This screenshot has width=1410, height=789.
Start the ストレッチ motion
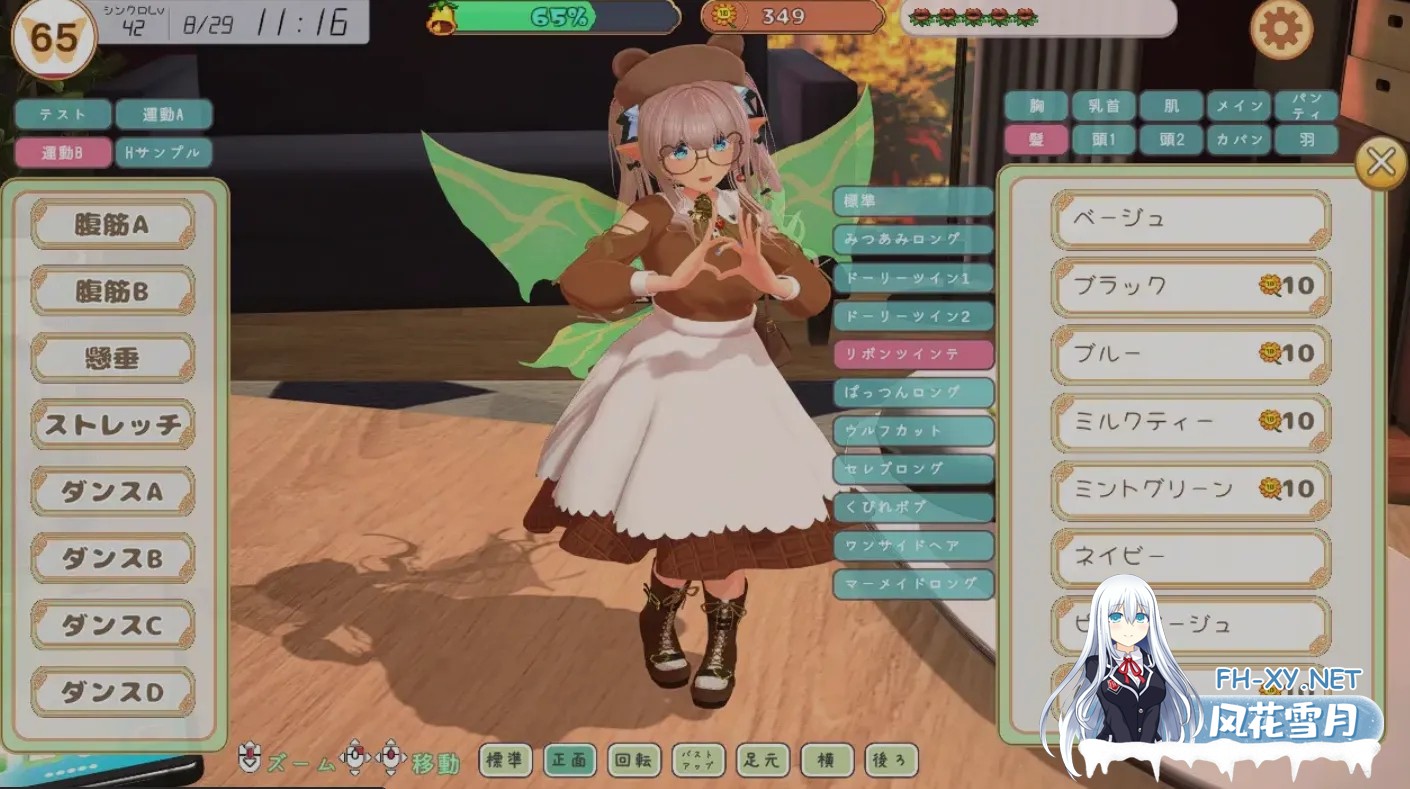click(112, 425)
